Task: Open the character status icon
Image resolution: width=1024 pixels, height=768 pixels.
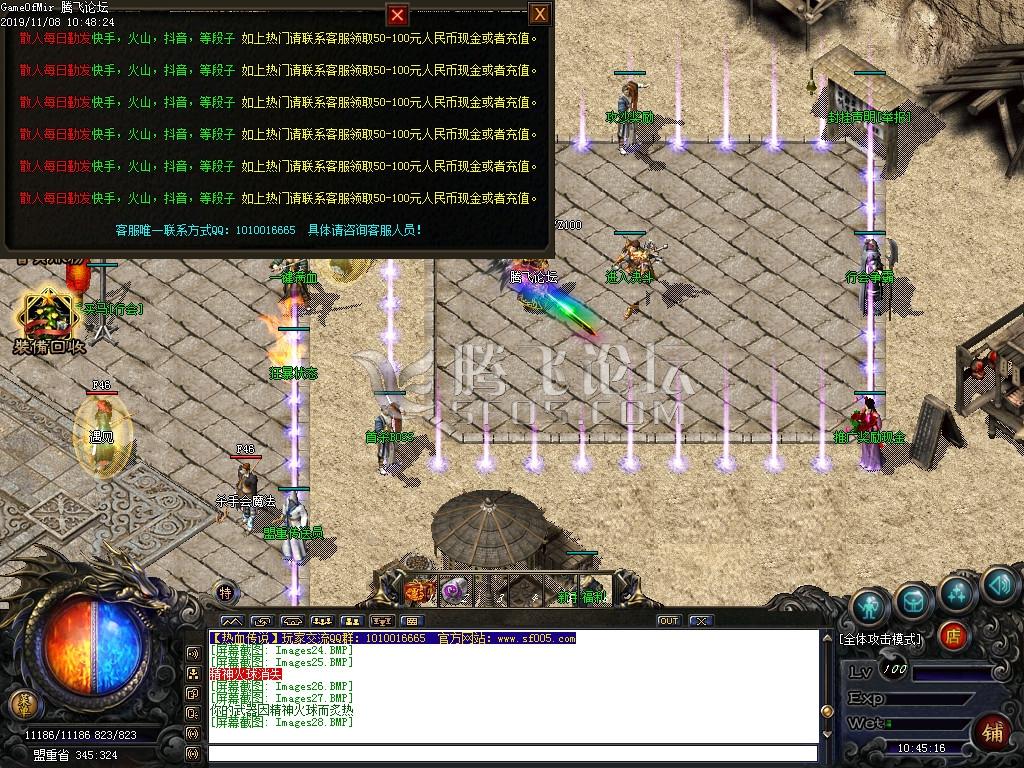Action: click(870, 606)
